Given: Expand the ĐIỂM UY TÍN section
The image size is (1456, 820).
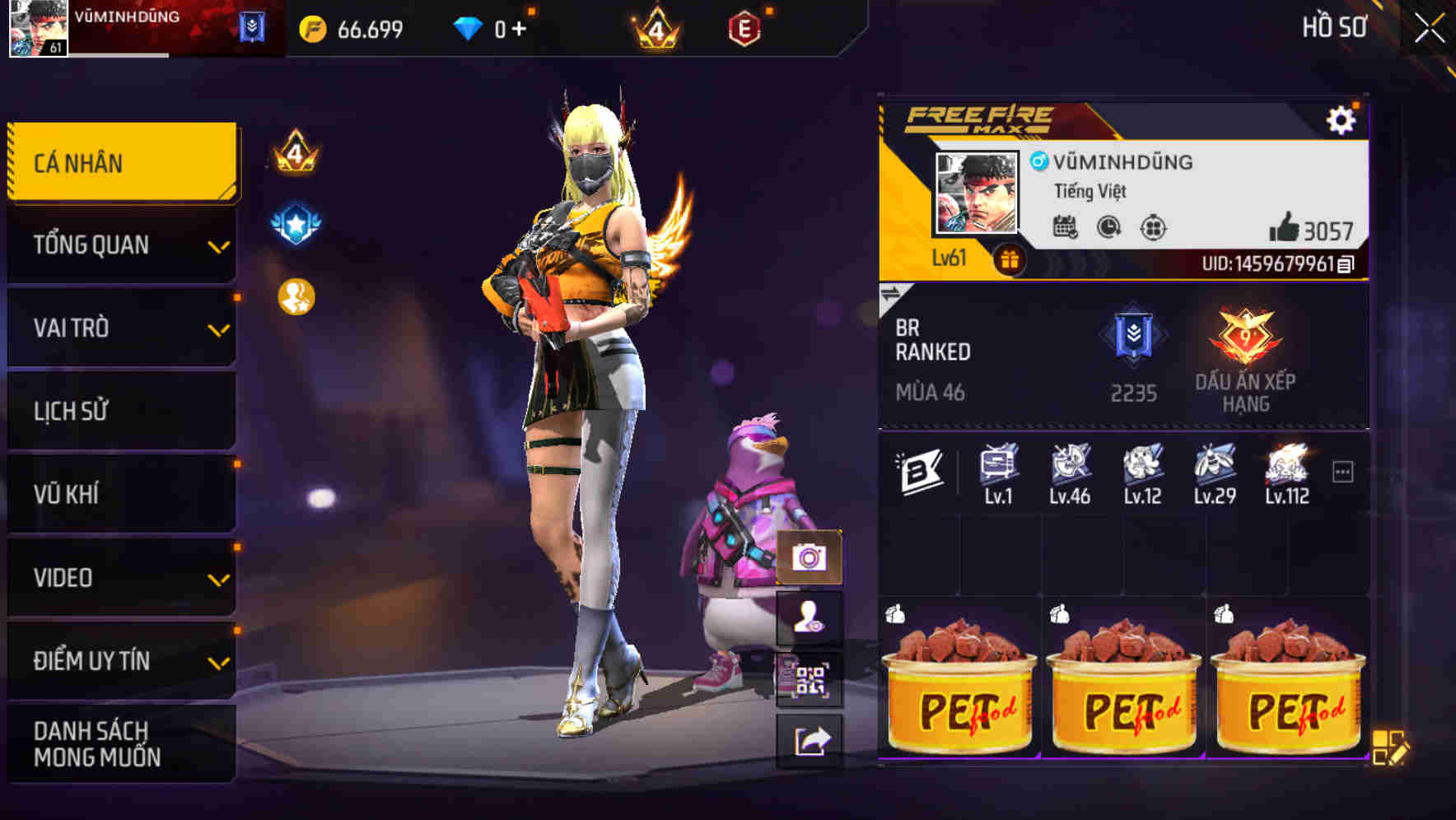Looking at the screenshot, I should 119,659.
